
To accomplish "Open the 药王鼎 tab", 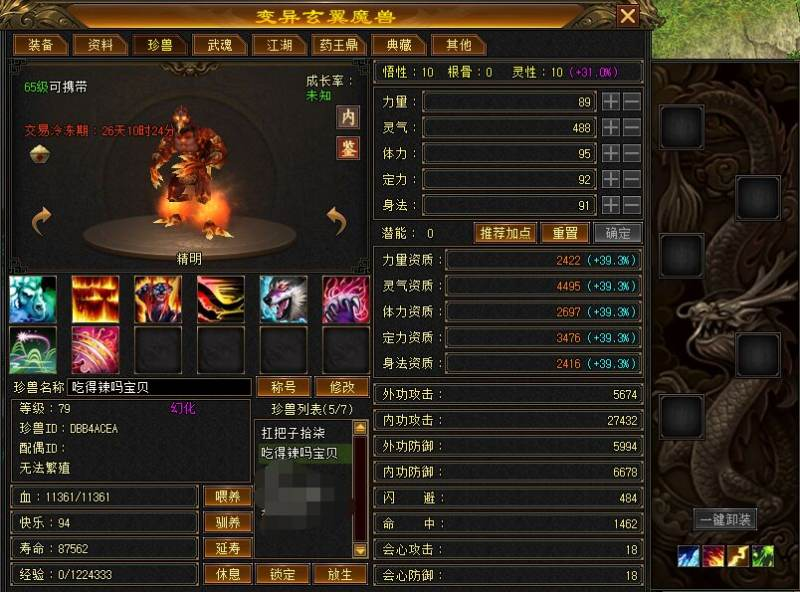I will (338, 45).
